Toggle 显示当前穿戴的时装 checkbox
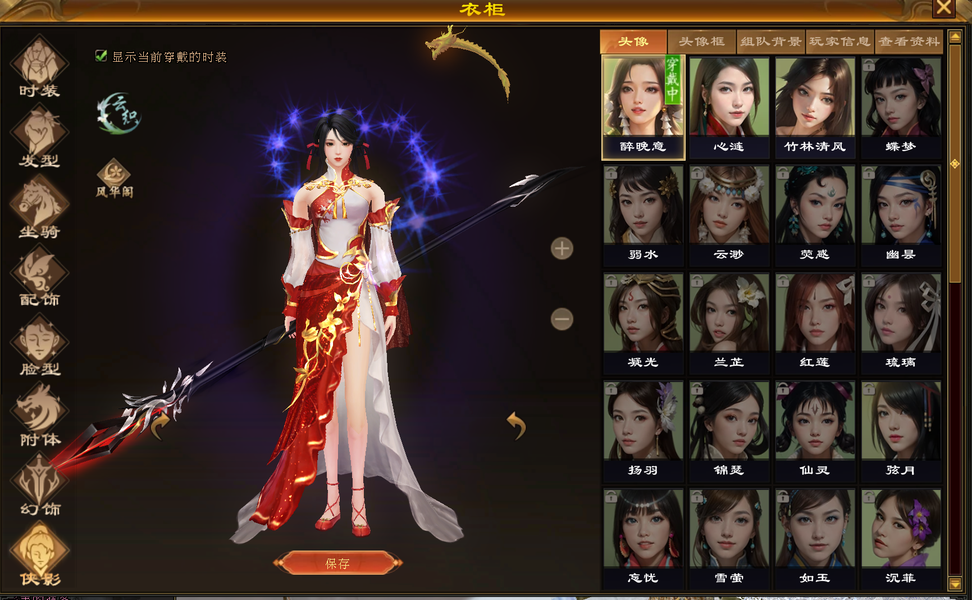The height and width of the screenshot is (600, 972). (101, 56)
